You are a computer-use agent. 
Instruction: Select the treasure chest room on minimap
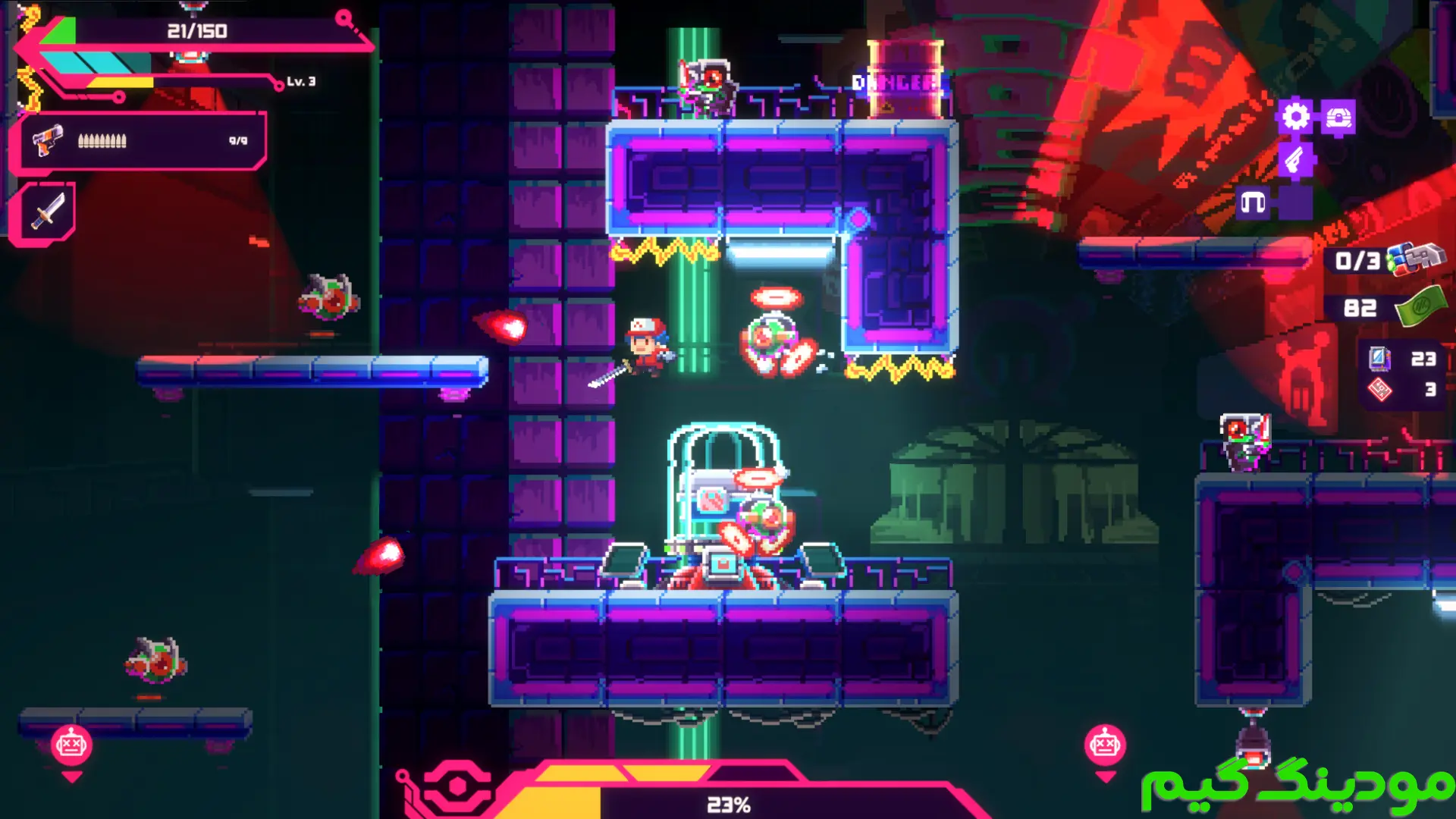(x=1338, y=118)
